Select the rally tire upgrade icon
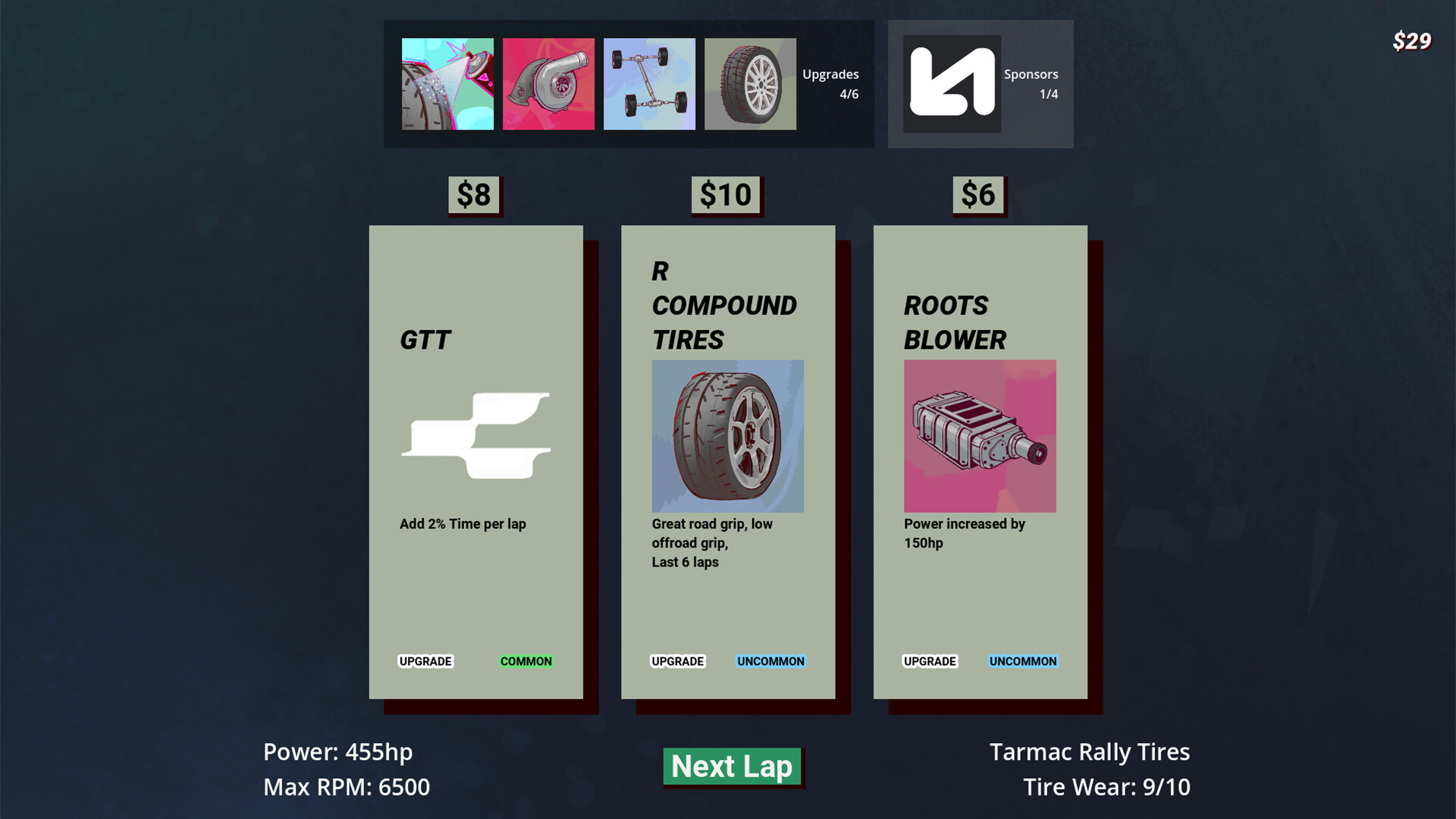The image size is (1456, 819). 750,83
